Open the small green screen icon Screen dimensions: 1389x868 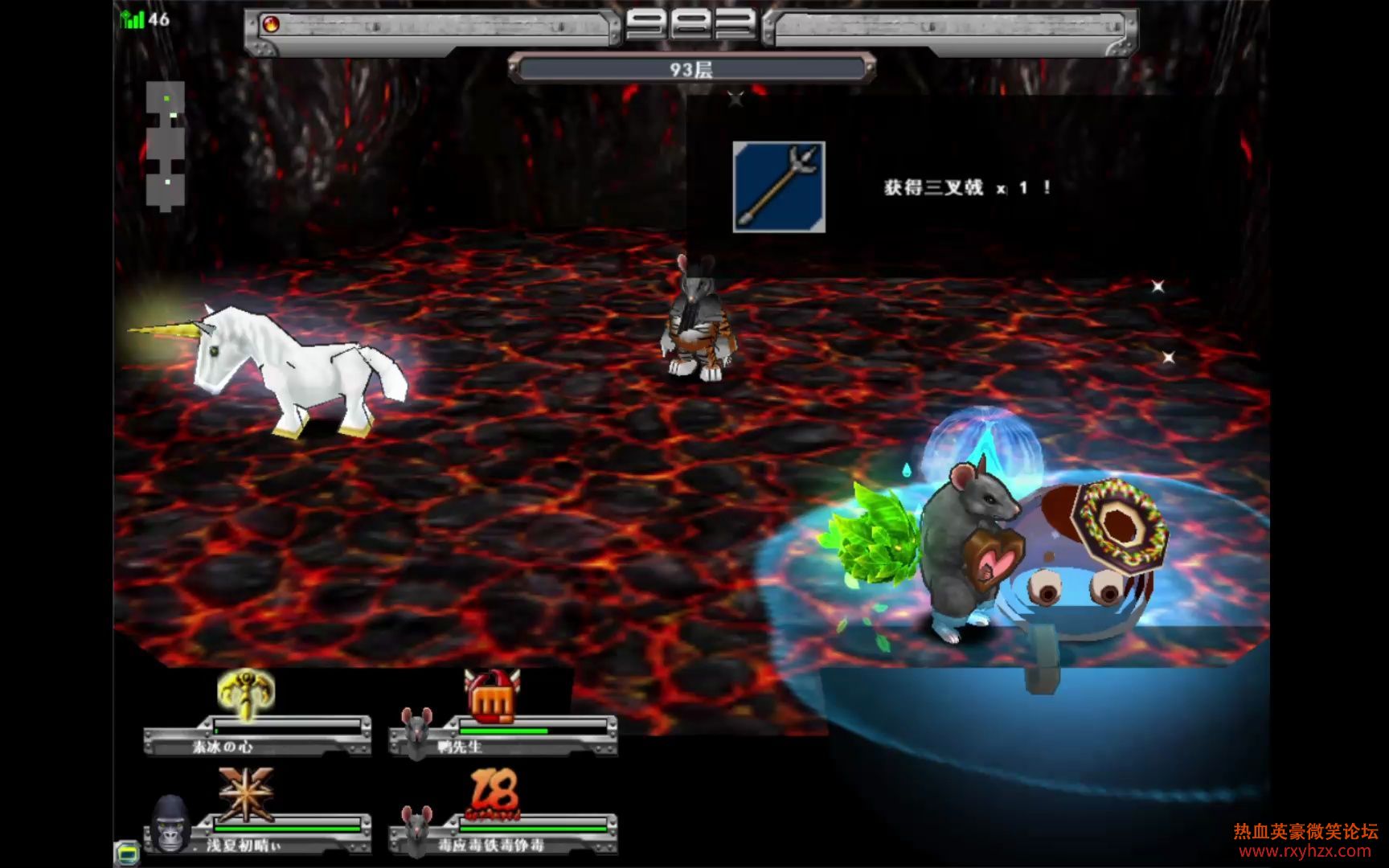coord(127,851)
